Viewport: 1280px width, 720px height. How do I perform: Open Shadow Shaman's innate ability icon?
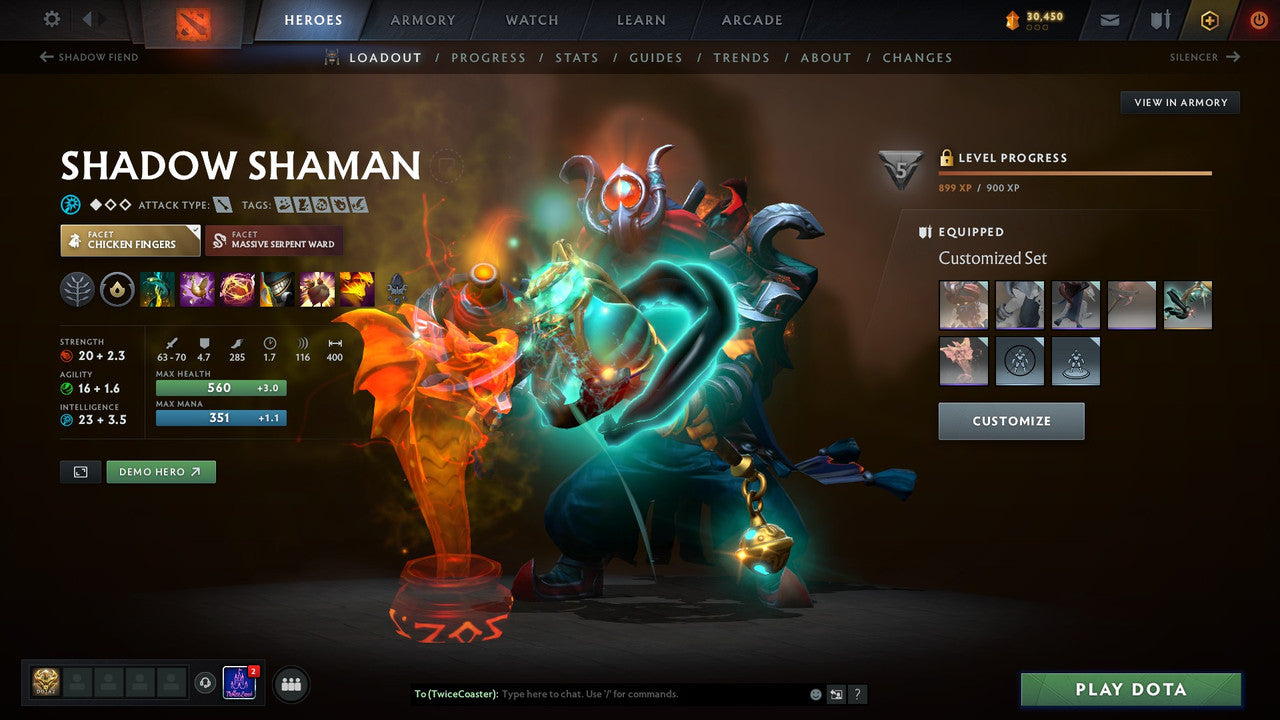(x=117, y=290)
